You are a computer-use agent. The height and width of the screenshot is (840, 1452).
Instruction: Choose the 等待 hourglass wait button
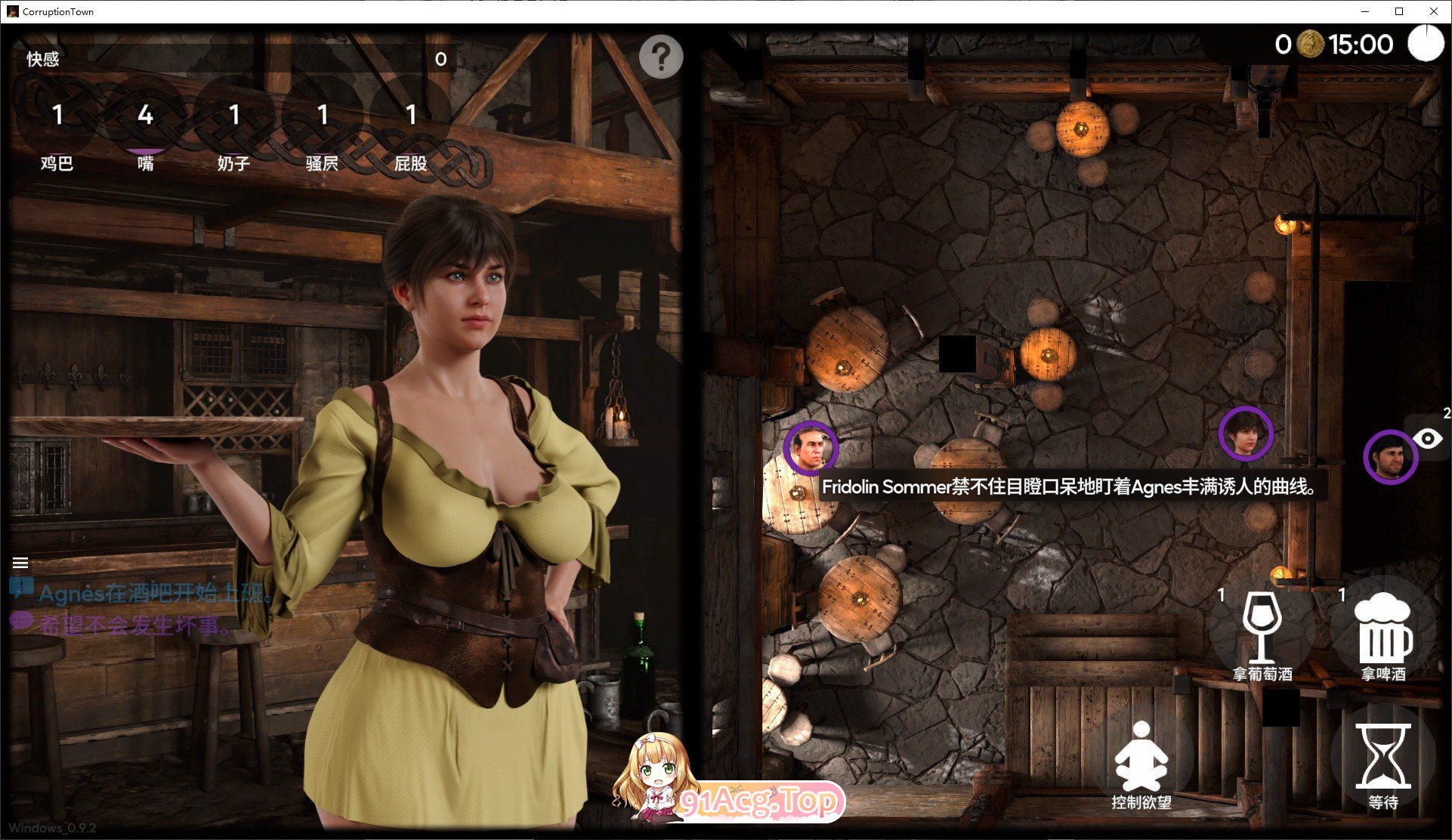(1382, 763)
